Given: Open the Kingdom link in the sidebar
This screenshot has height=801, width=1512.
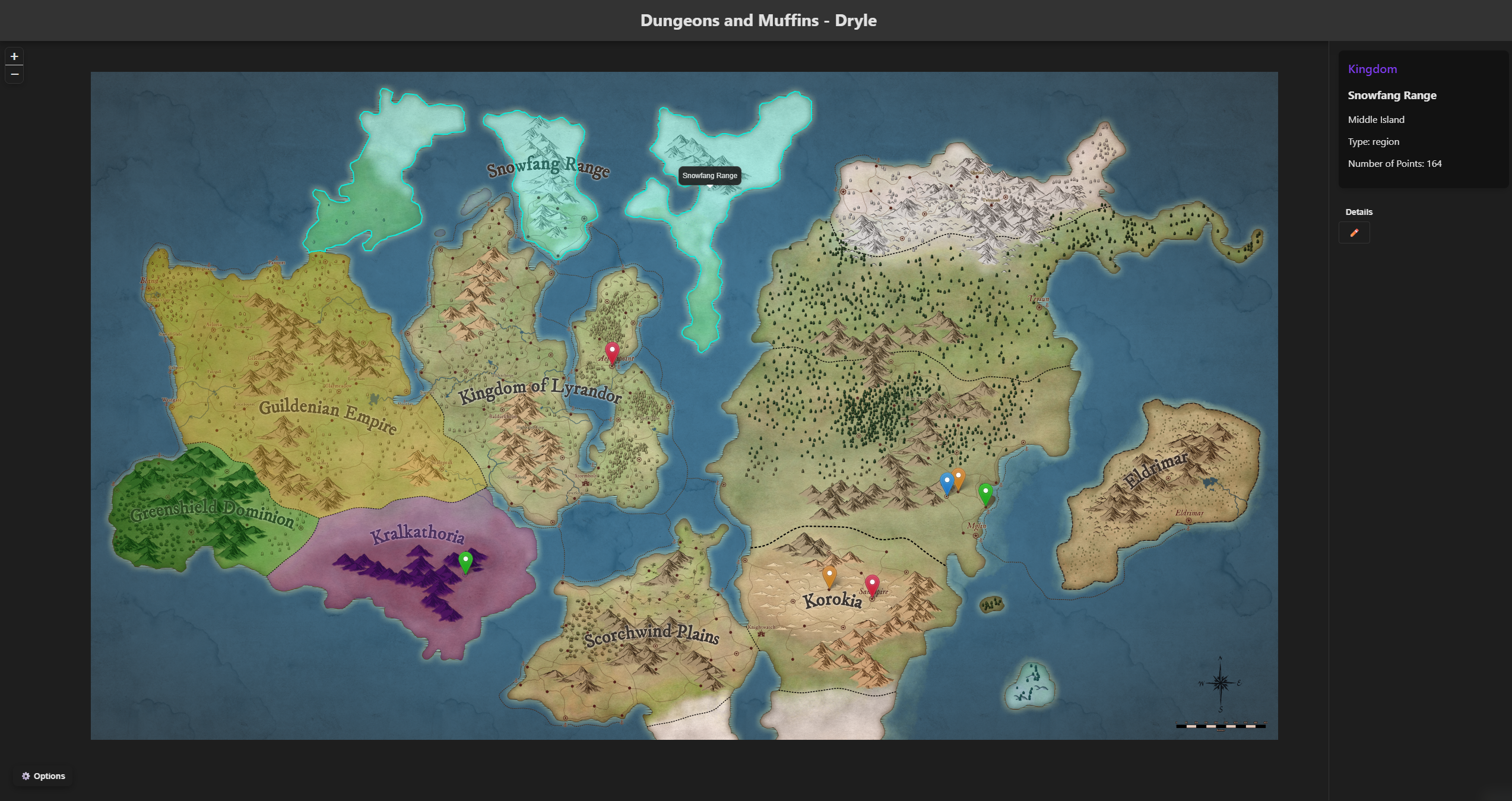Looking at the screenshot, I should [x=1372, y=69].
